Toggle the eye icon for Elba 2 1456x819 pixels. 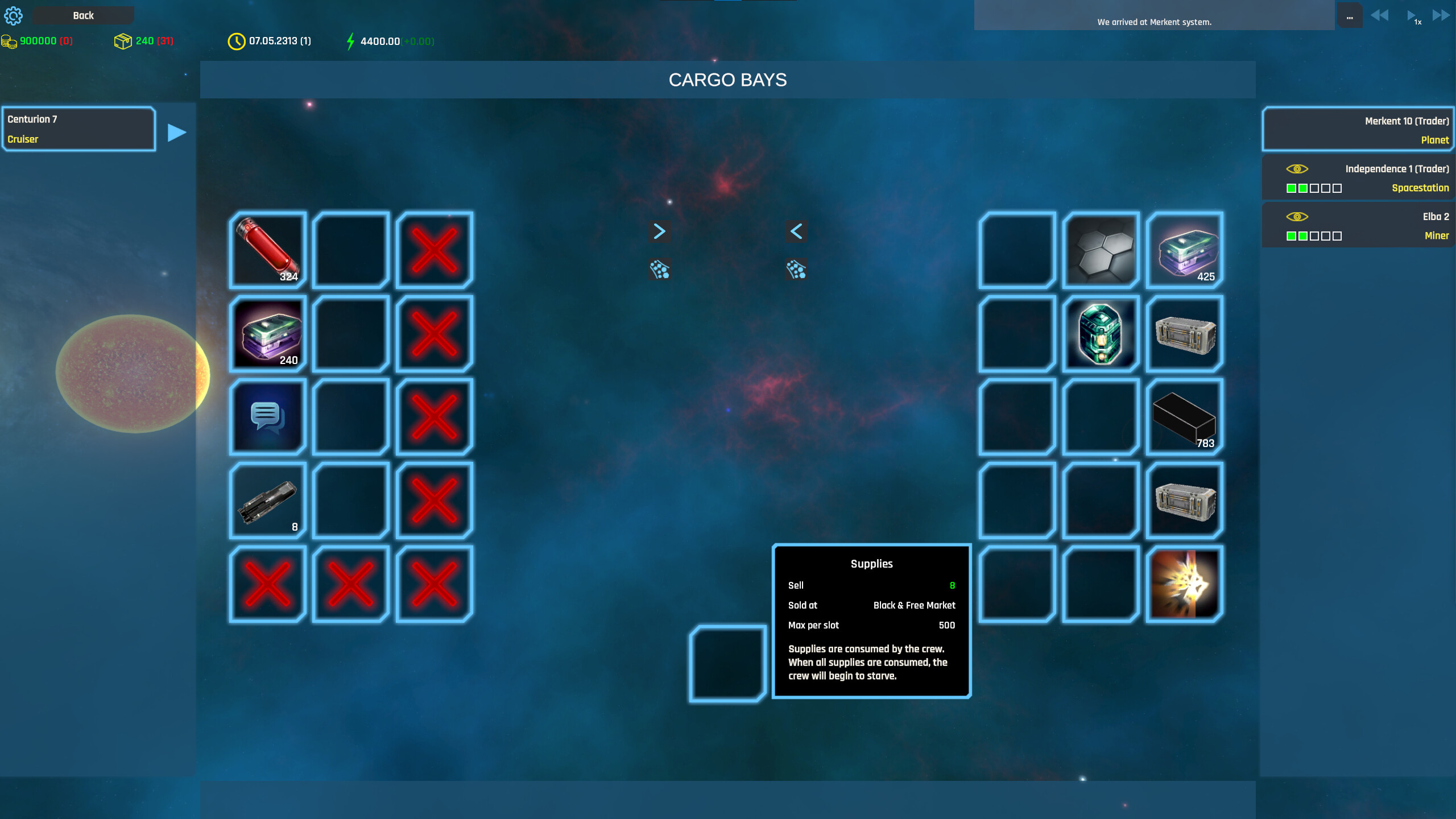[x=1298, y=217]
